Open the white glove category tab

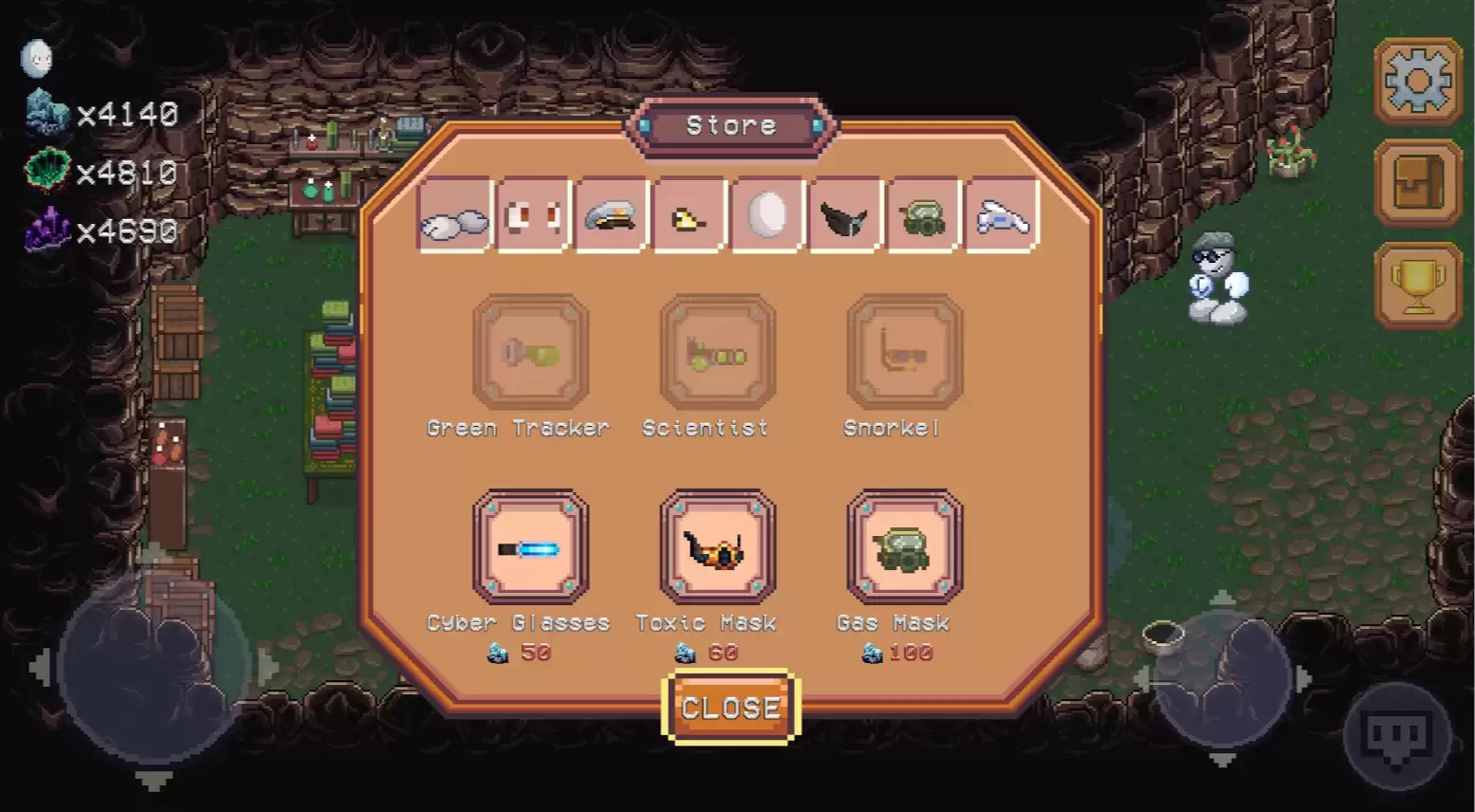[1001, 216]
